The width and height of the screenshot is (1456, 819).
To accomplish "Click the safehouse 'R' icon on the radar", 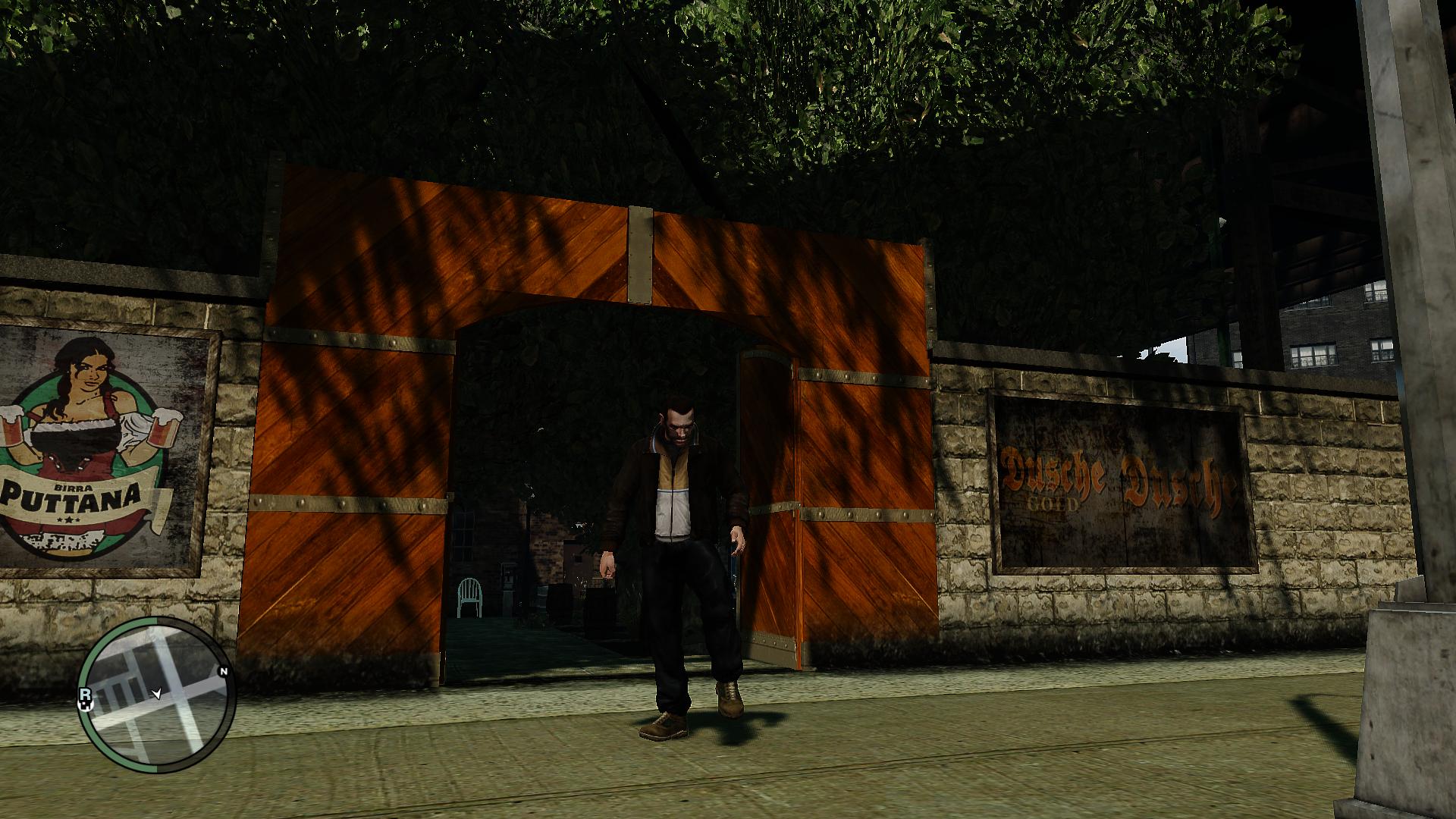I will (86, 695).
